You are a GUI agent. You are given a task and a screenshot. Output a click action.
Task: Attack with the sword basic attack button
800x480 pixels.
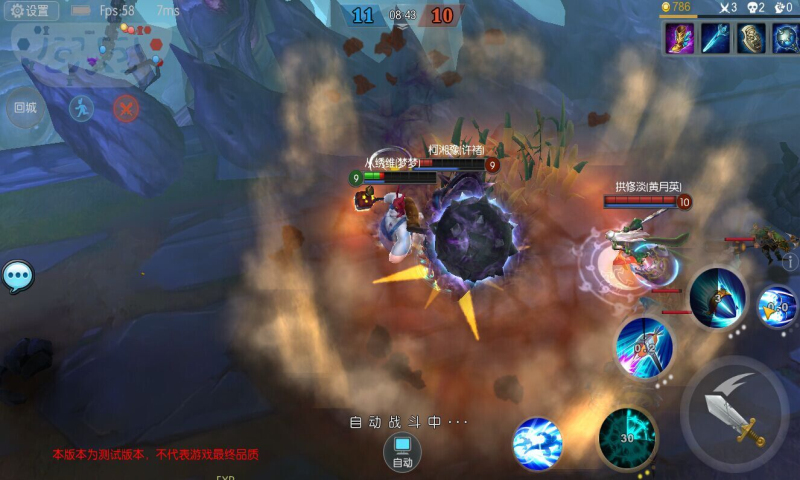pyautogui.click(x=735, y=412)
